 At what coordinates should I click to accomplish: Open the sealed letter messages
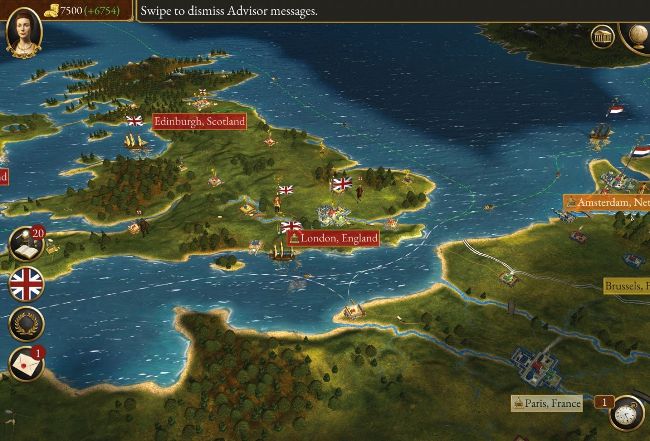[x=27, y=364]
